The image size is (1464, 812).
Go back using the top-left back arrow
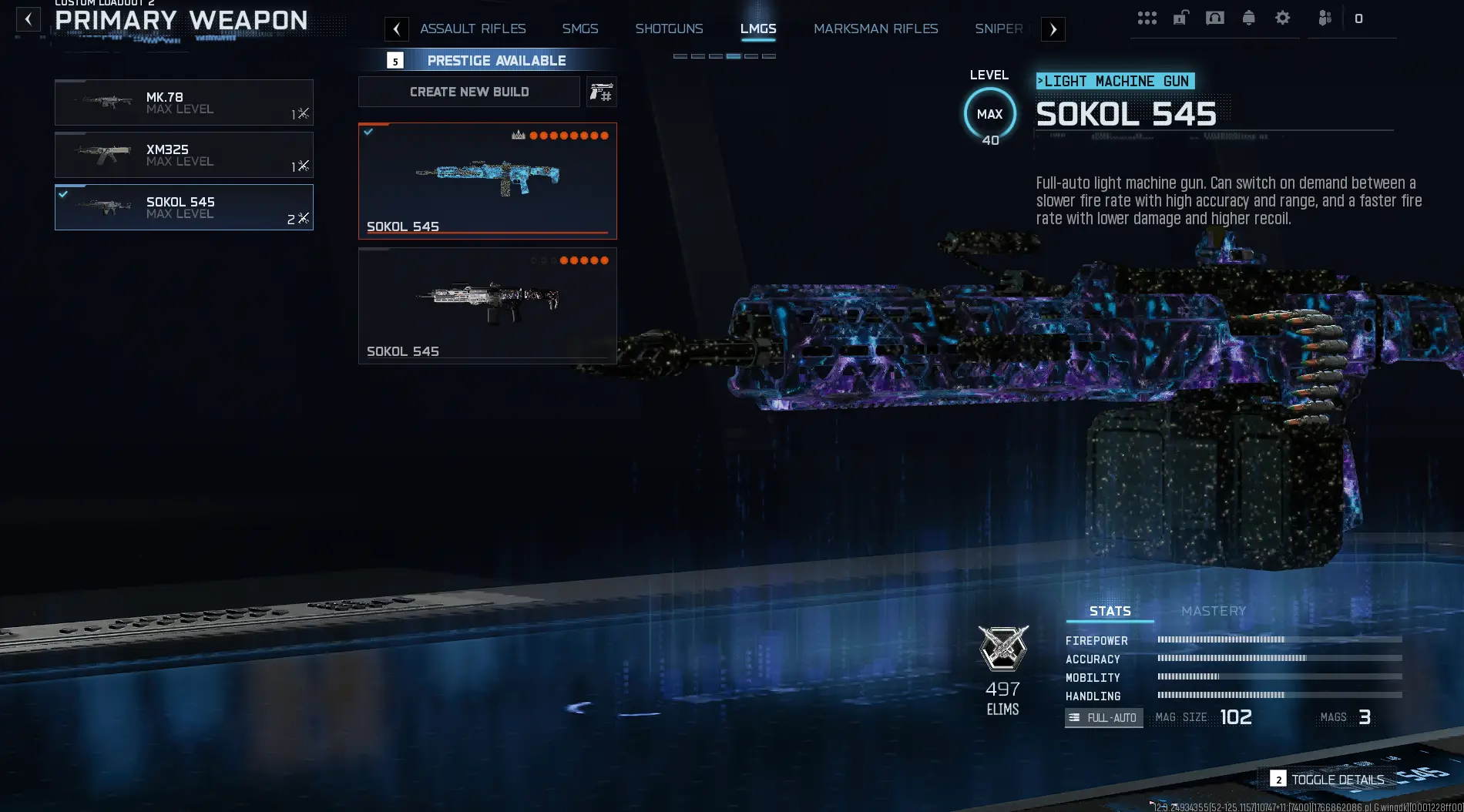28,19
